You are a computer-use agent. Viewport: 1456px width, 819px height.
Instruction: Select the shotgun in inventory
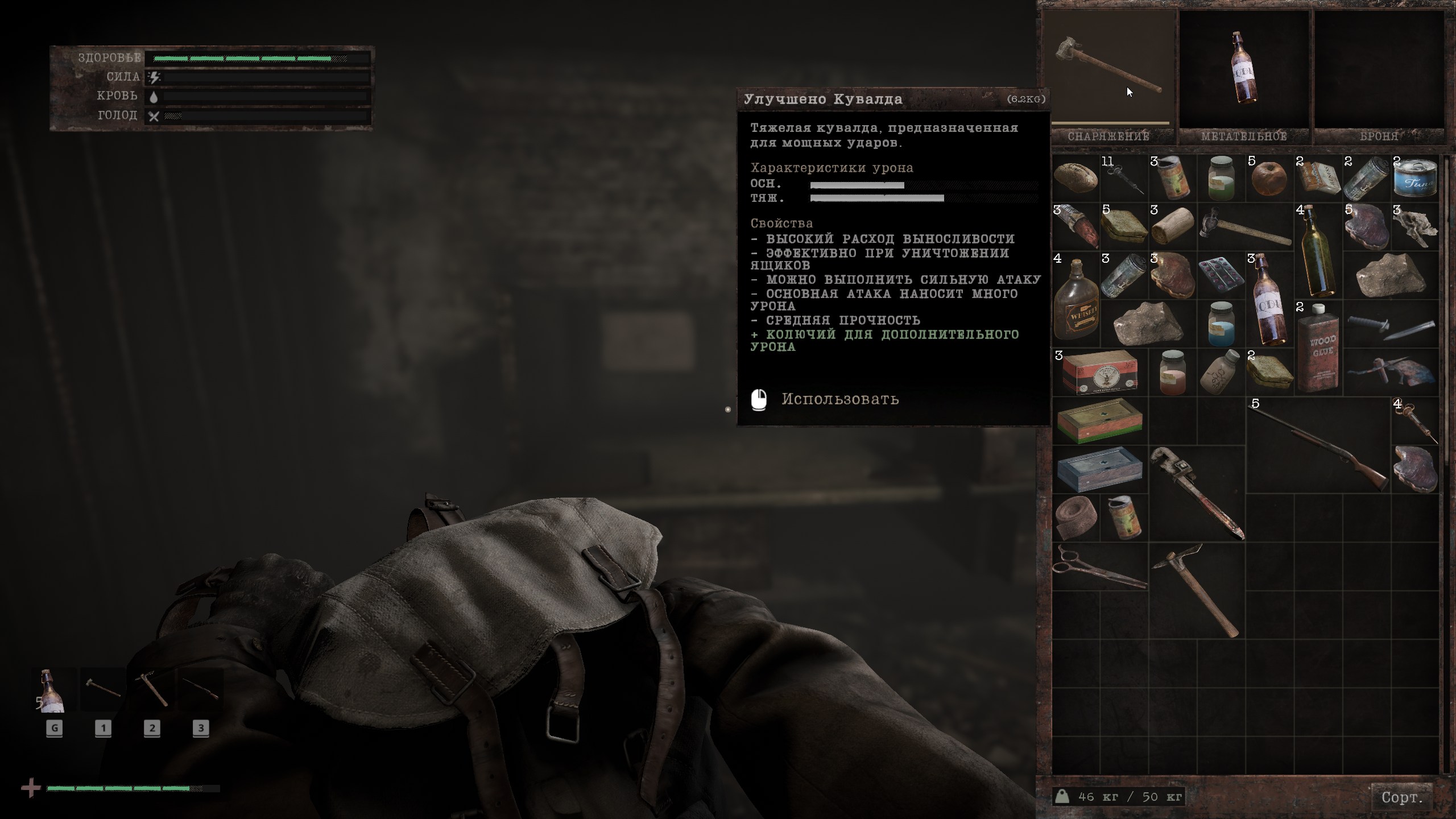pyautogui.click(x=1318, y=446)
